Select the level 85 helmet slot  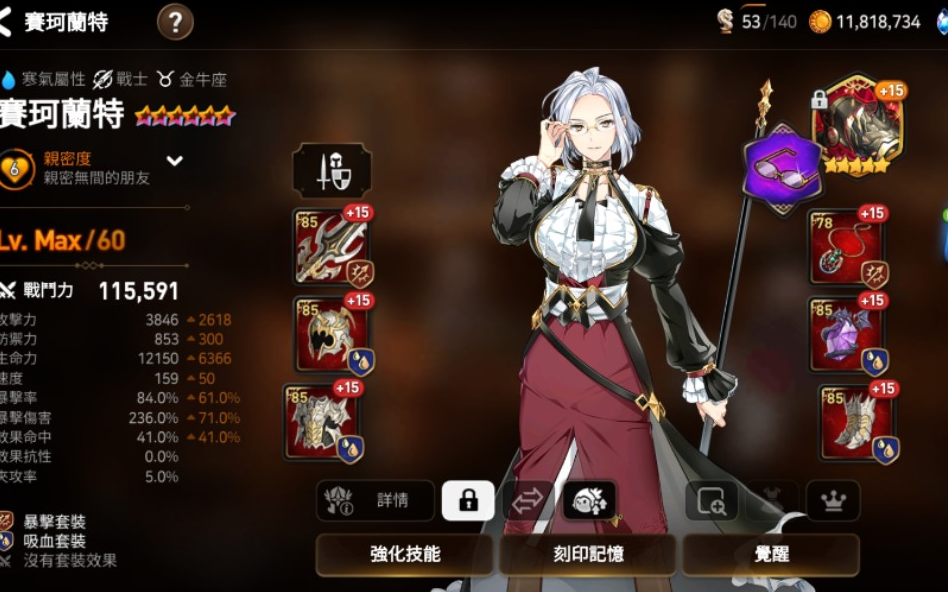(x=331, y=334)
